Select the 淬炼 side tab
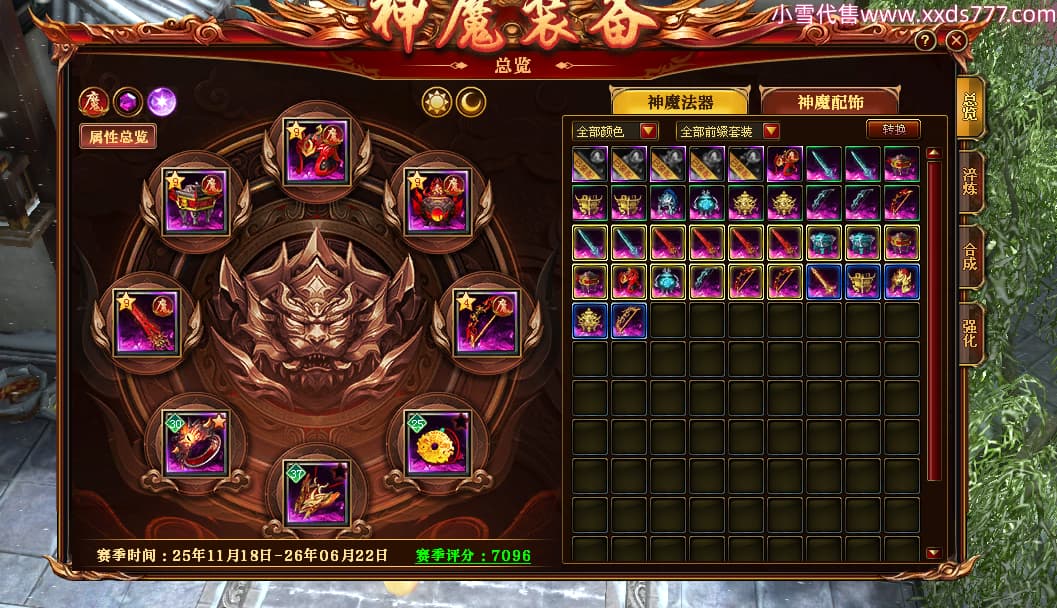 970,183
